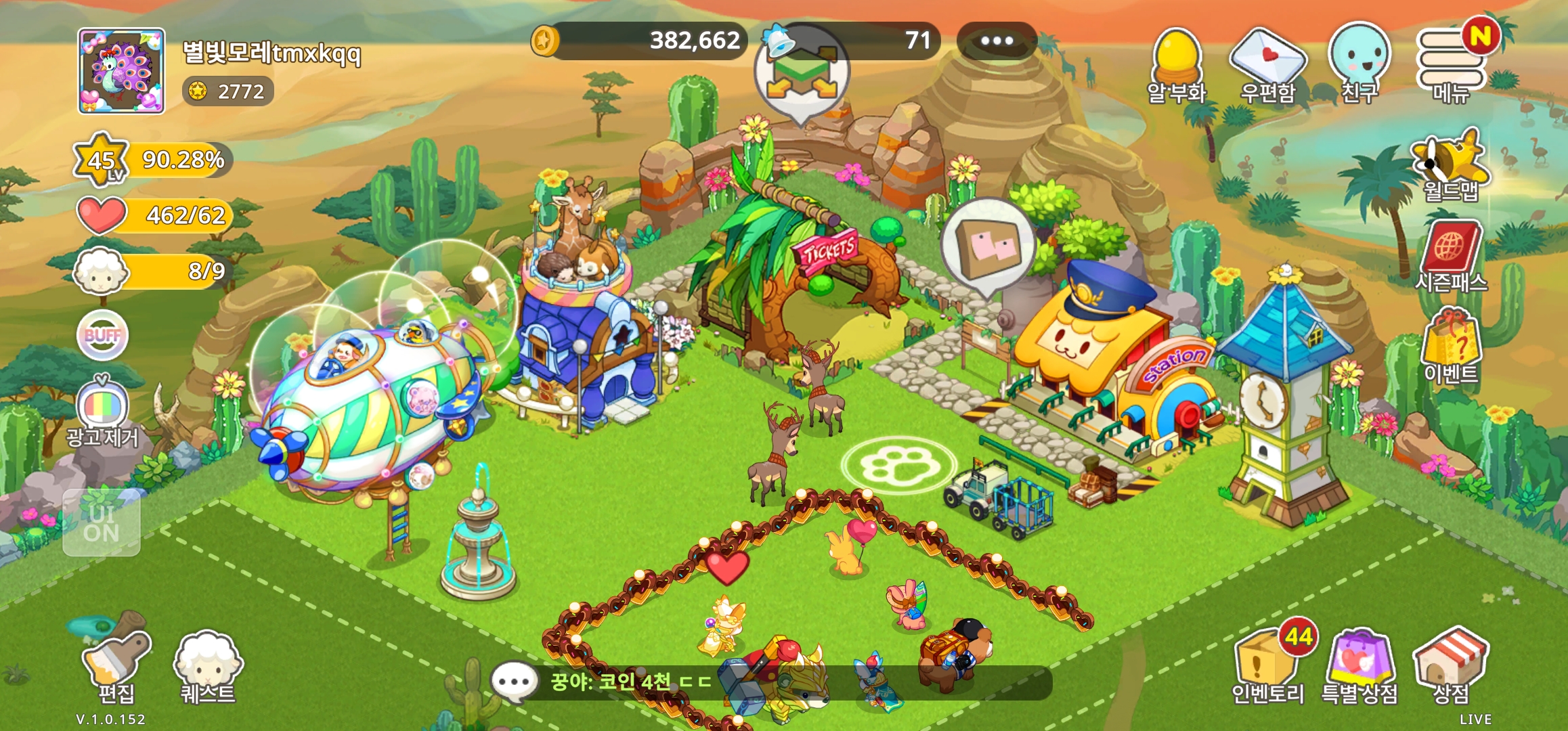Visit the 특별상점 special shop
Image resolution: width=1568 pixels, height=731 pixels.
click(x=1360, y=663)
